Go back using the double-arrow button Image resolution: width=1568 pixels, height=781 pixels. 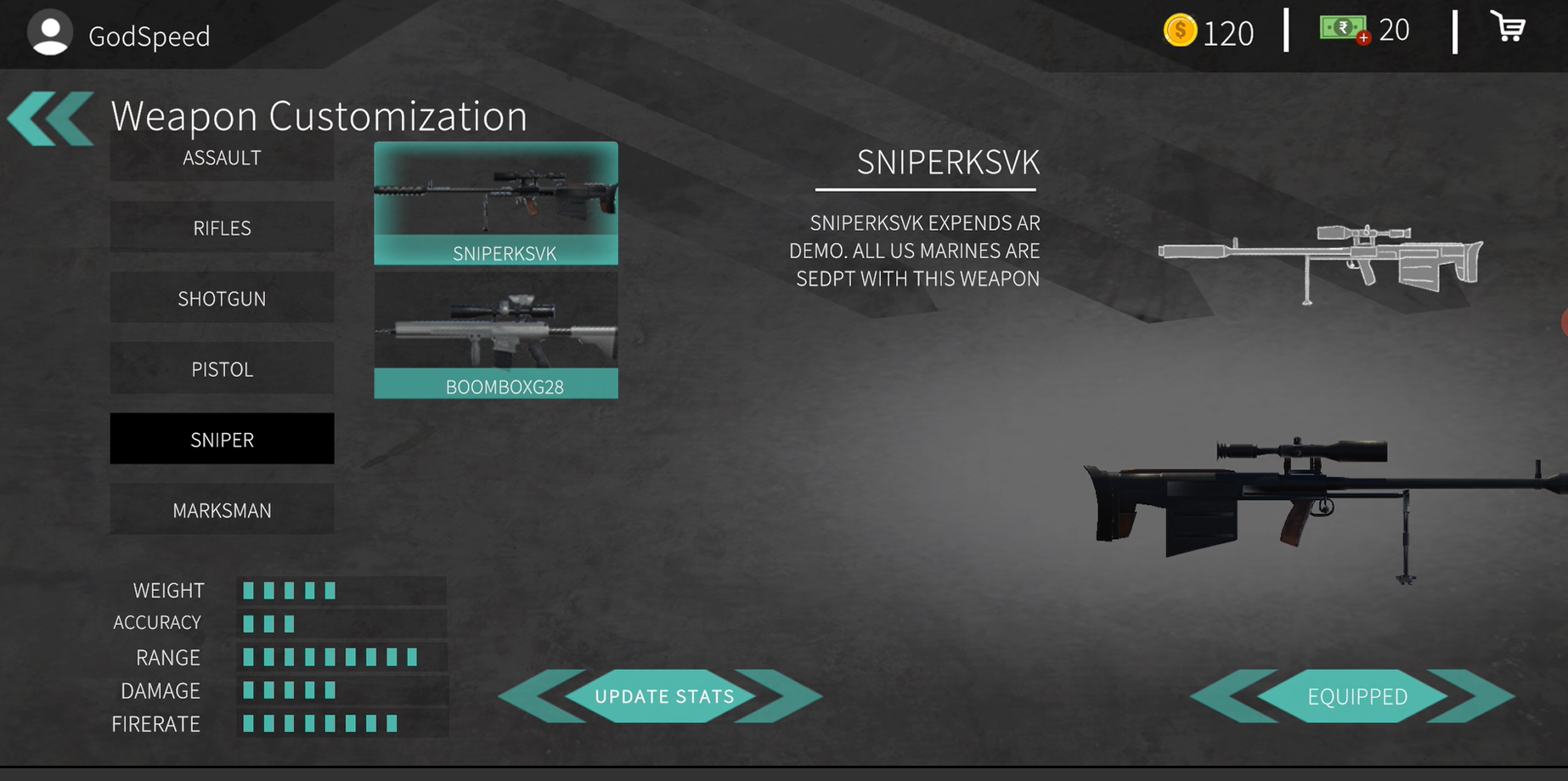(51, 118)
